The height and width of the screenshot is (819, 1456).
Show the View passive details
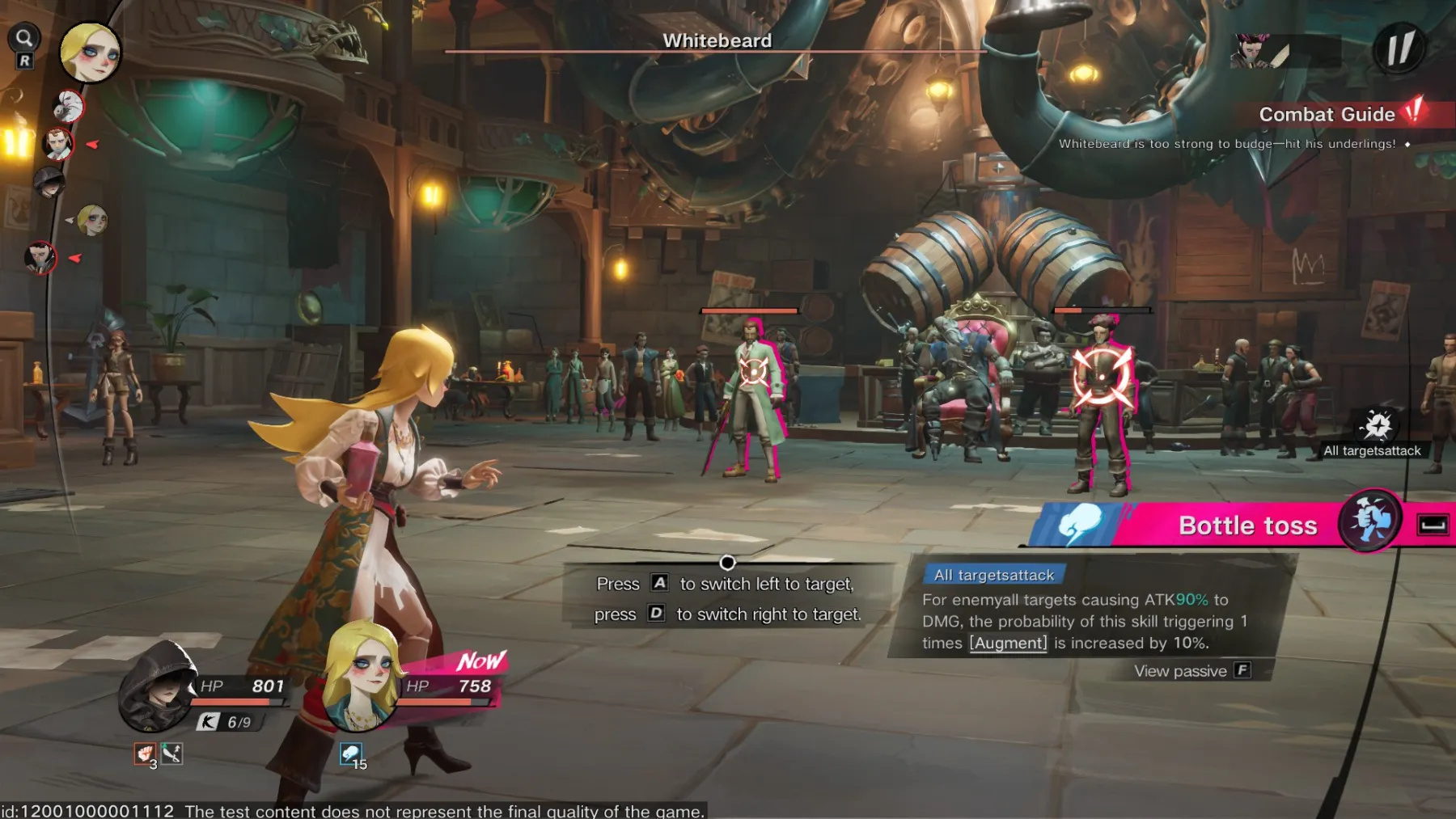tap(1191, 671)
